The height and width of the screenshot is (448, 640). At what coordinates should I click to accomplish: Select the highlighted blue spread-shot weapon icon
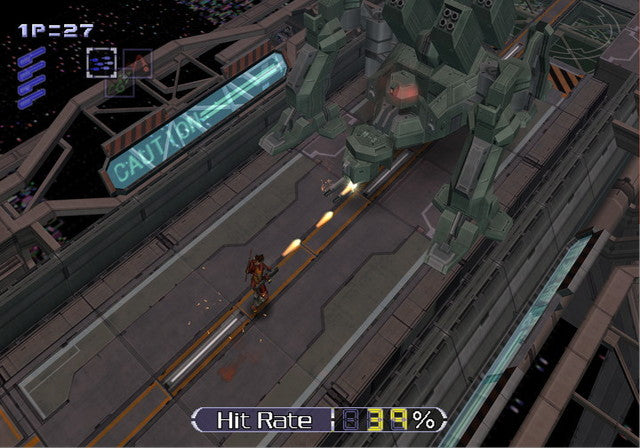pos(100,62)
